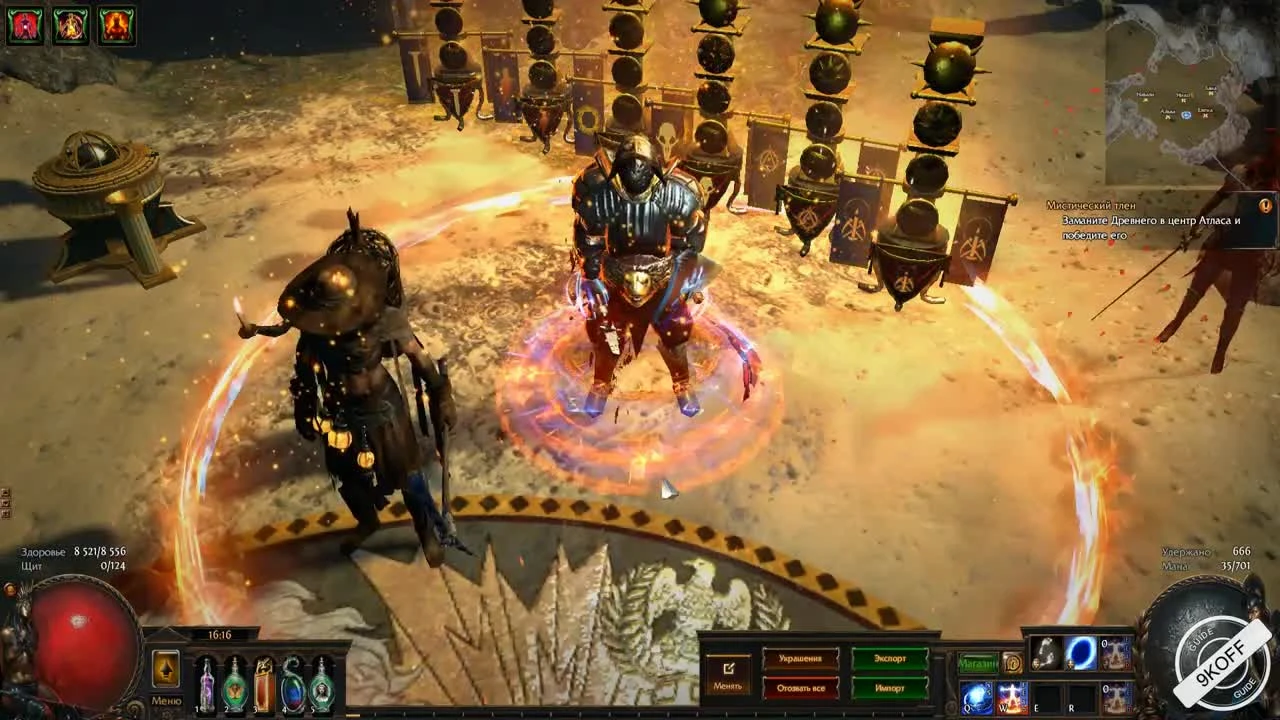Image resolution: width=1280 pixels, height=720 pixels.
Task: Open the Магазин shop
Action: coord(978,662)
